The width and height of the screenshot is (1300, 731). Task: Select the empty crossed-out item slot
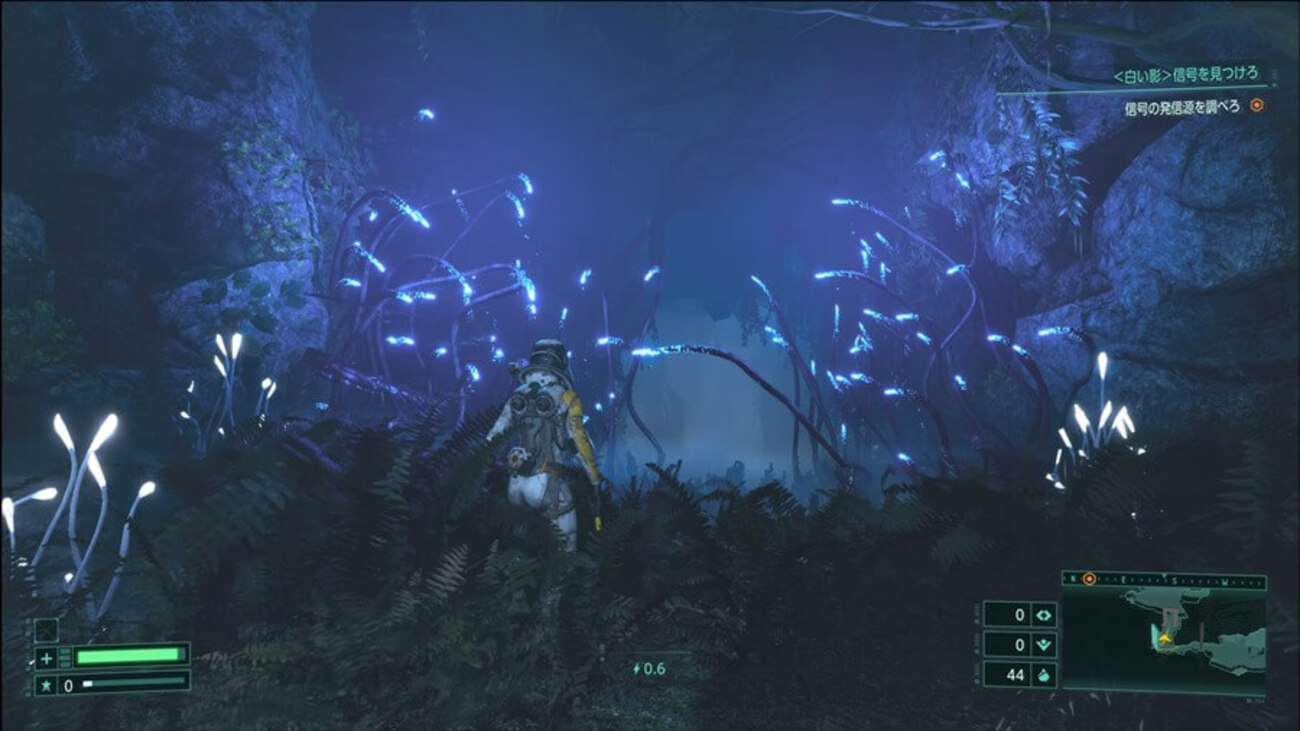46,630
